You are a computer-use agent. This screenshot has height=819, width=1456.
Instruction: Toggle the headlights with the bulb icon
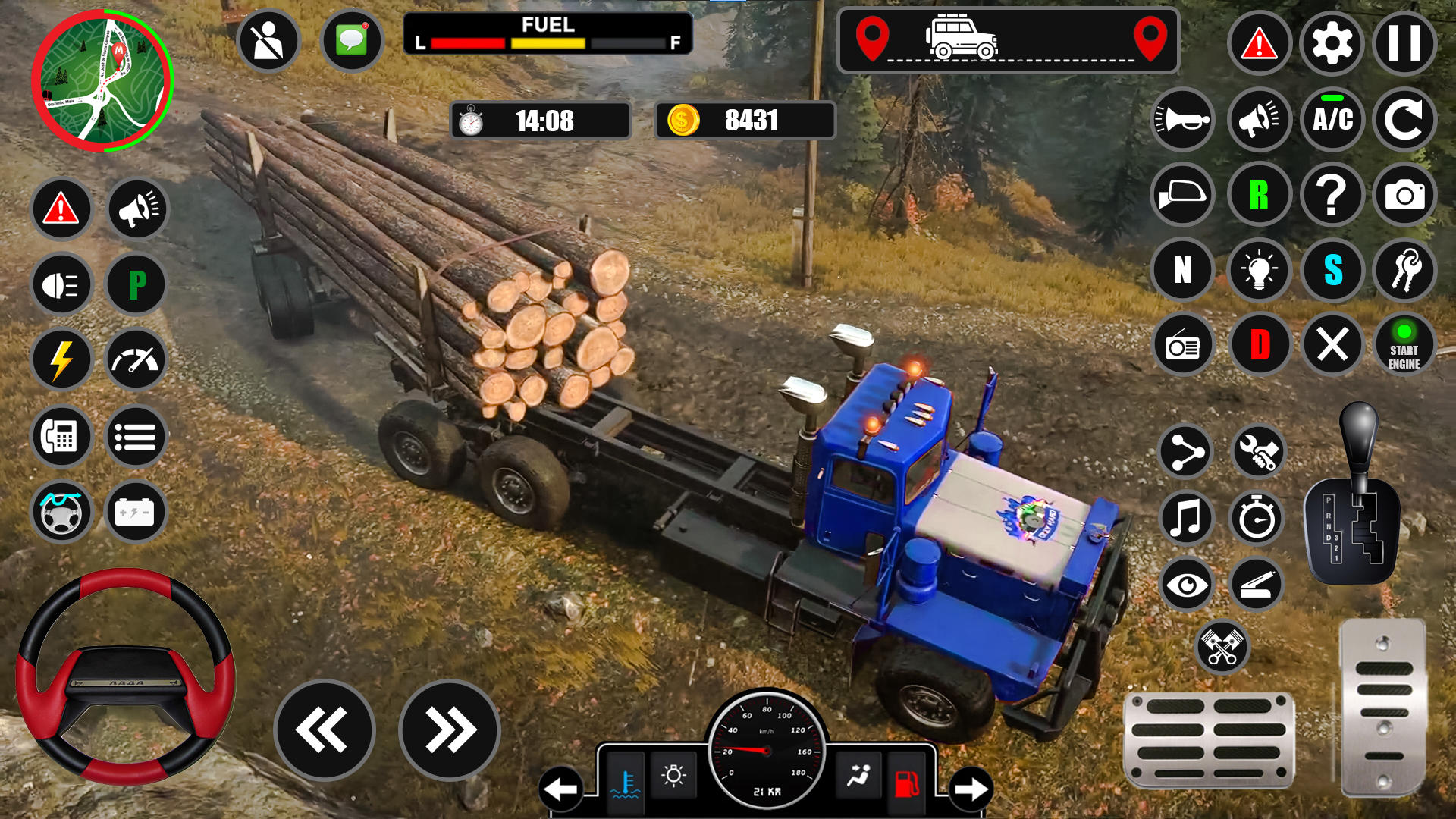click(x=1258, y=269)
